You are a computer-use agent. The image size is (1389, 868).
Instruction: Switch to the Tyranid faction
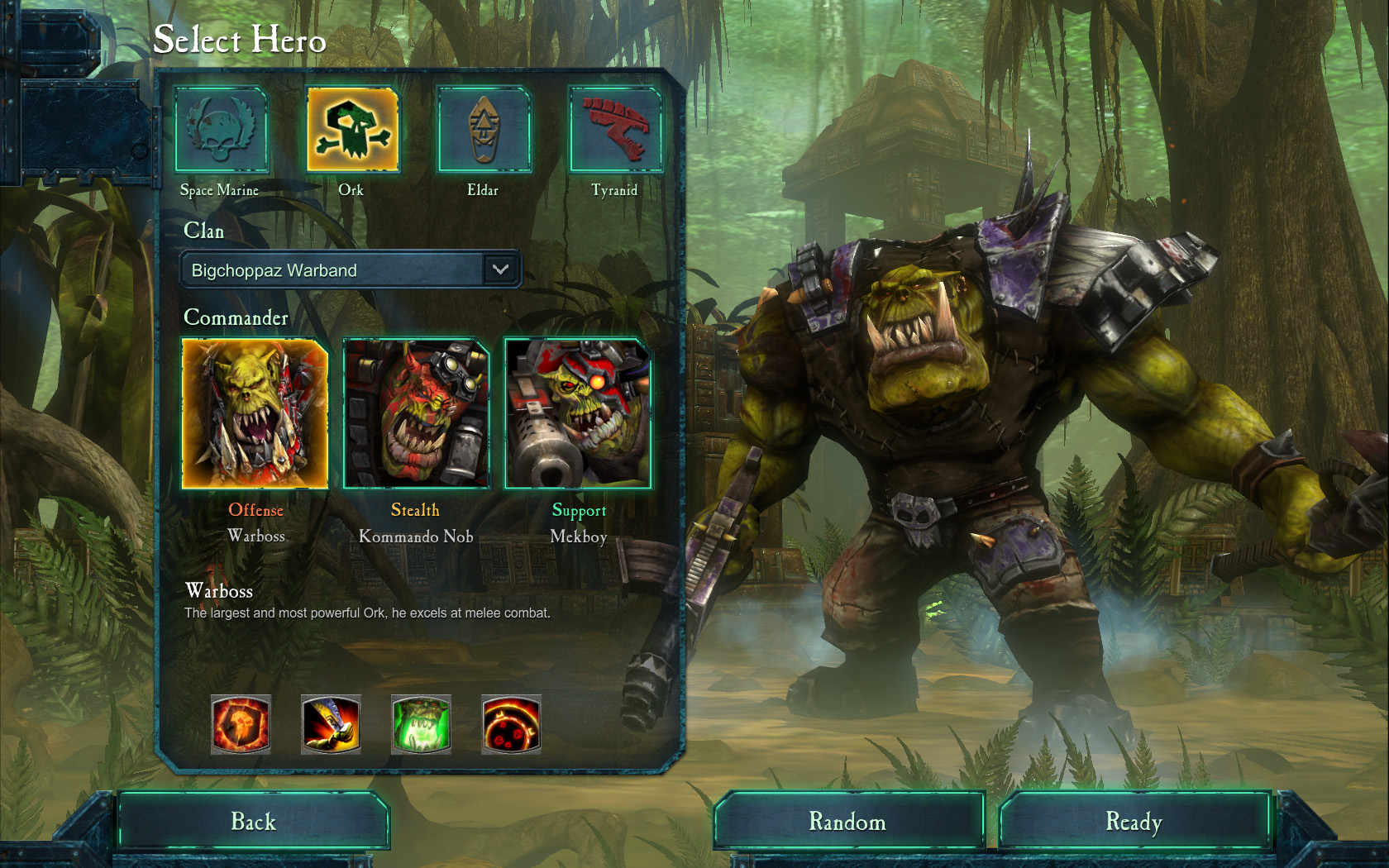point(615,130)
